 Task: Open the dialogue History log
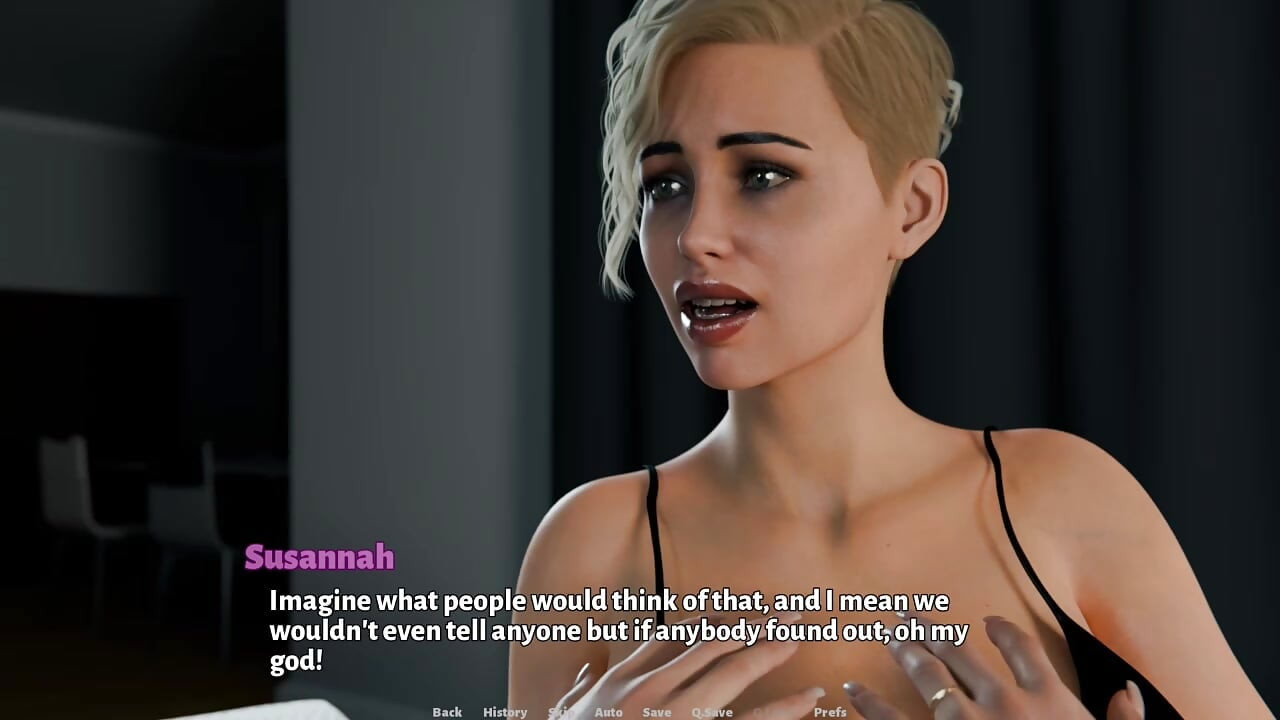tap(505, 712)
